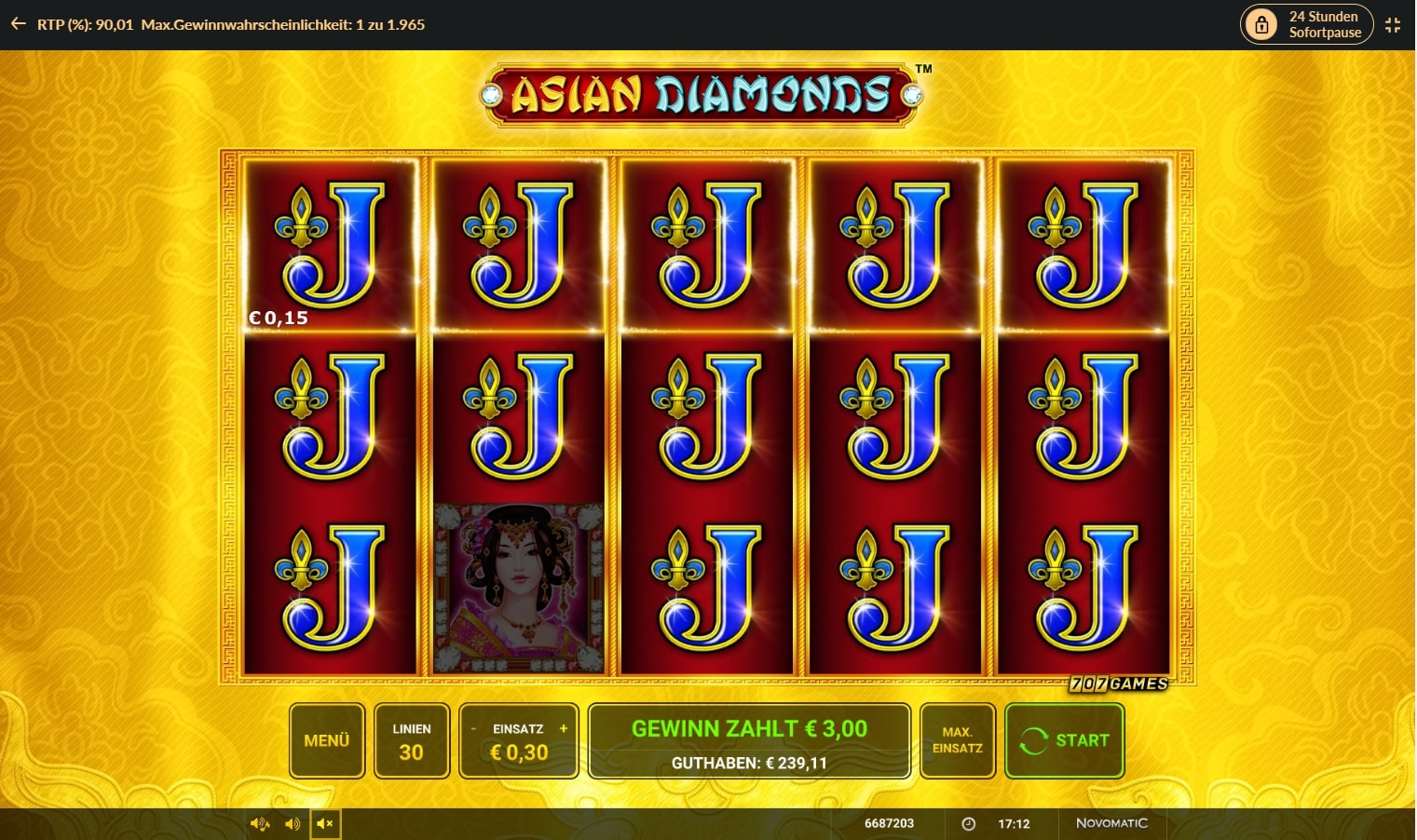Toggle the mute speaker icon

(x=325, y=823)
